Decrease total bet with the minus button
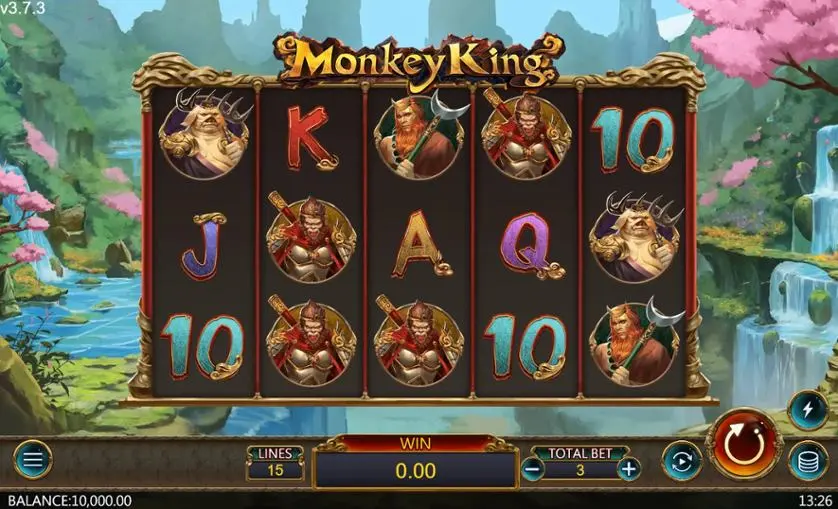The image size is (838, 509). [x=533, y=468]
